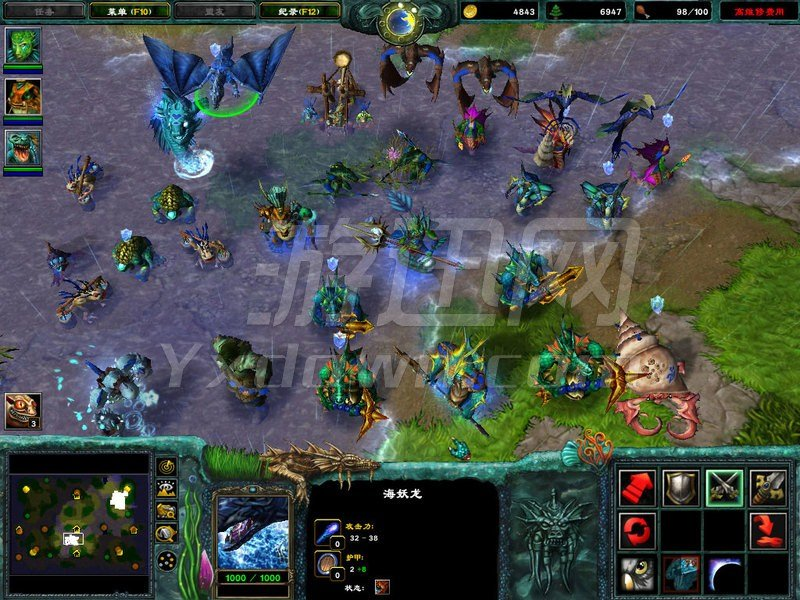
Task: Choose the silver shield Stop command
Action: [681, 487]
